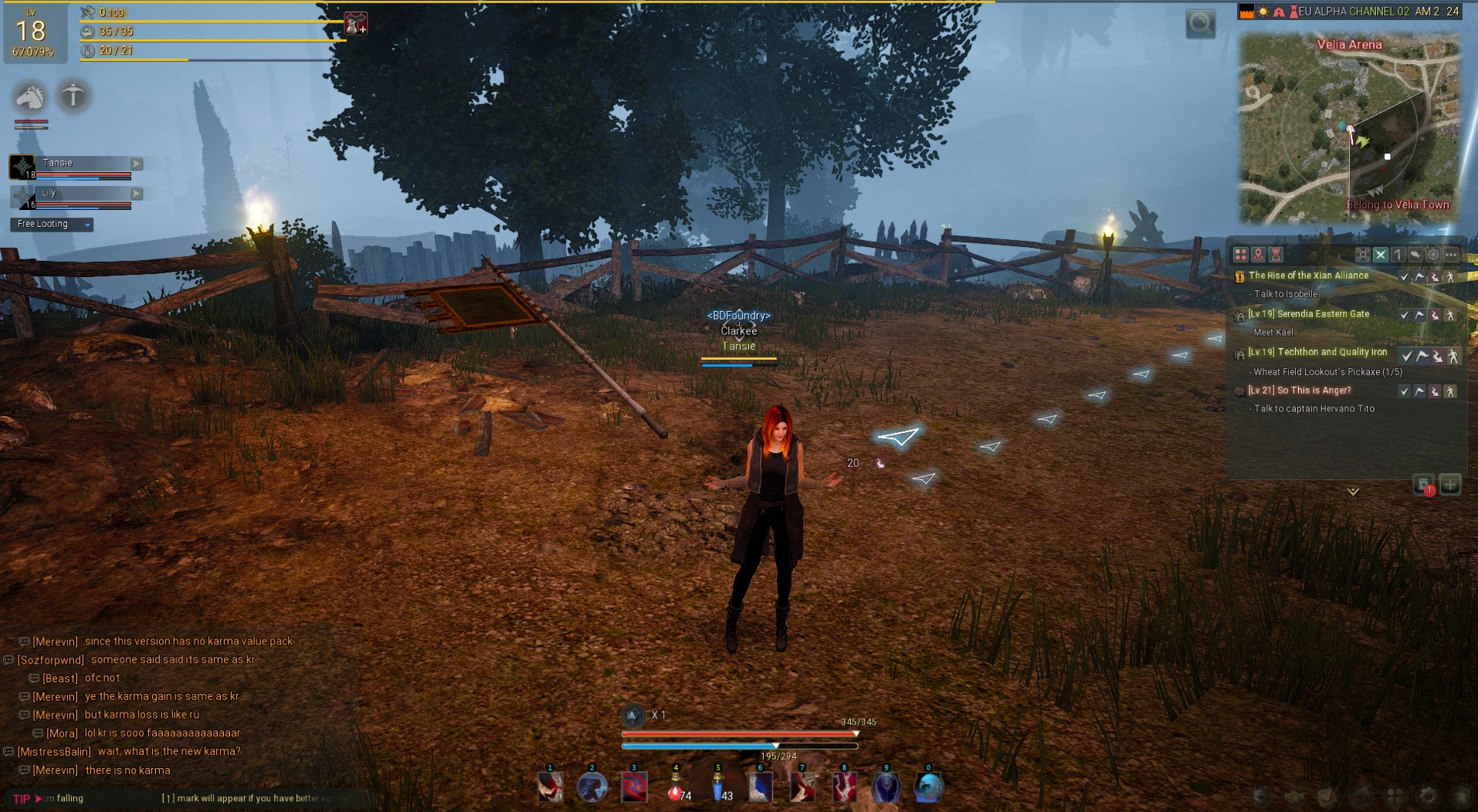
Task: Expand the quest list with down chevron
Action: point(1352,492)
